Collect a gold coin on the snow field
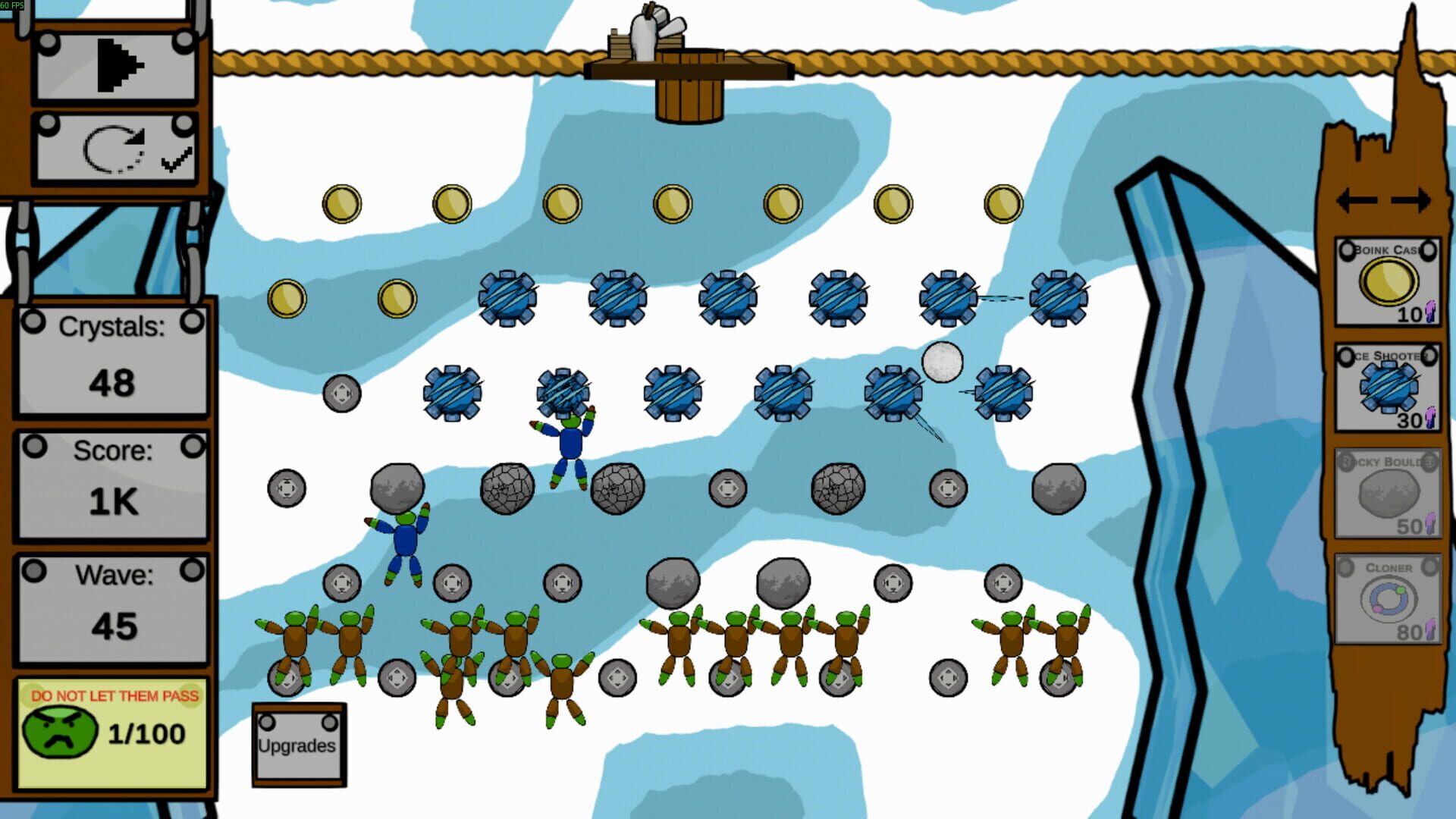 [343, 202]
